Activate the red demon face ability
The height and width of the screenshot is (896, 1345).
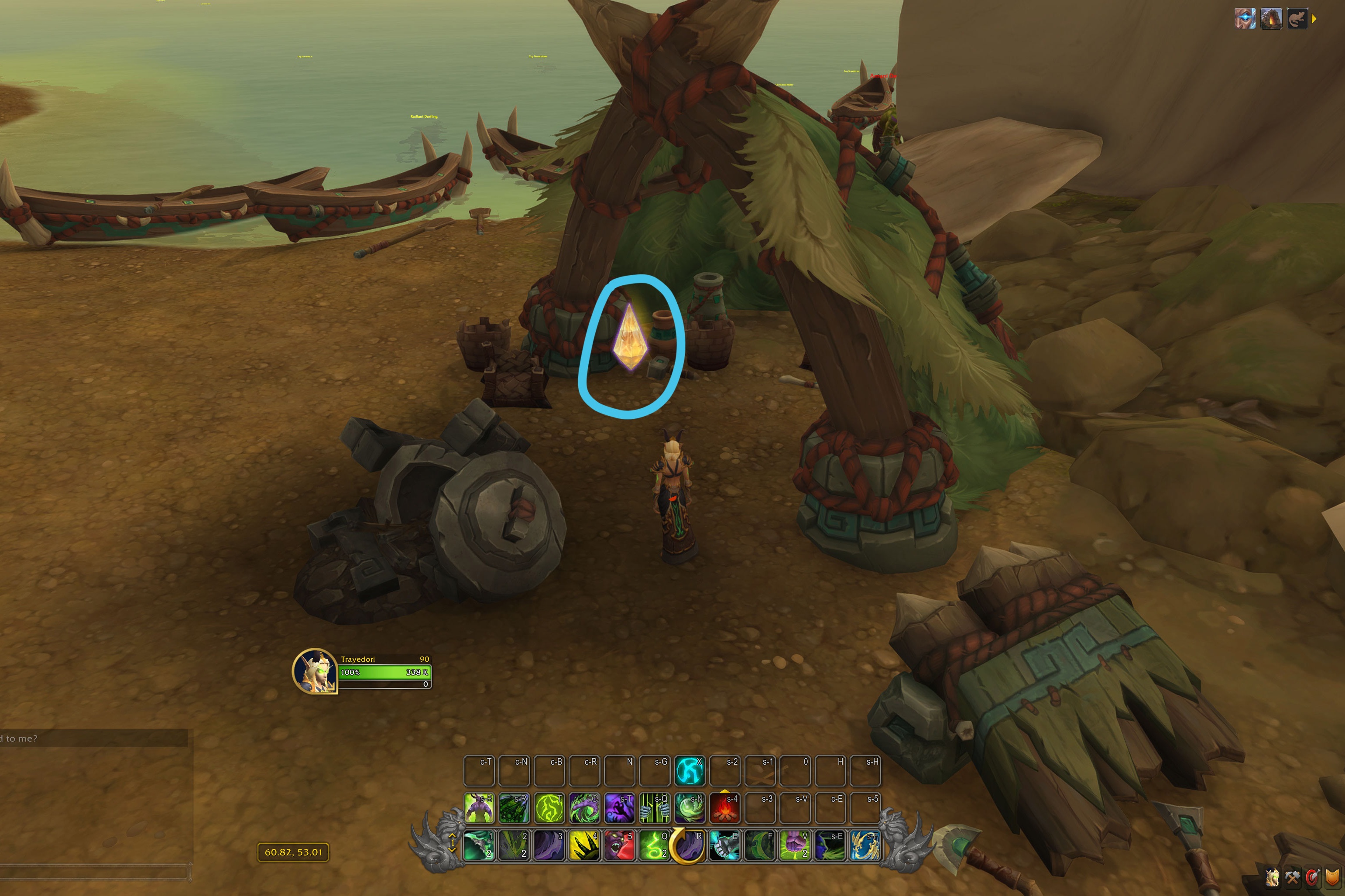(x=619, y=845)
